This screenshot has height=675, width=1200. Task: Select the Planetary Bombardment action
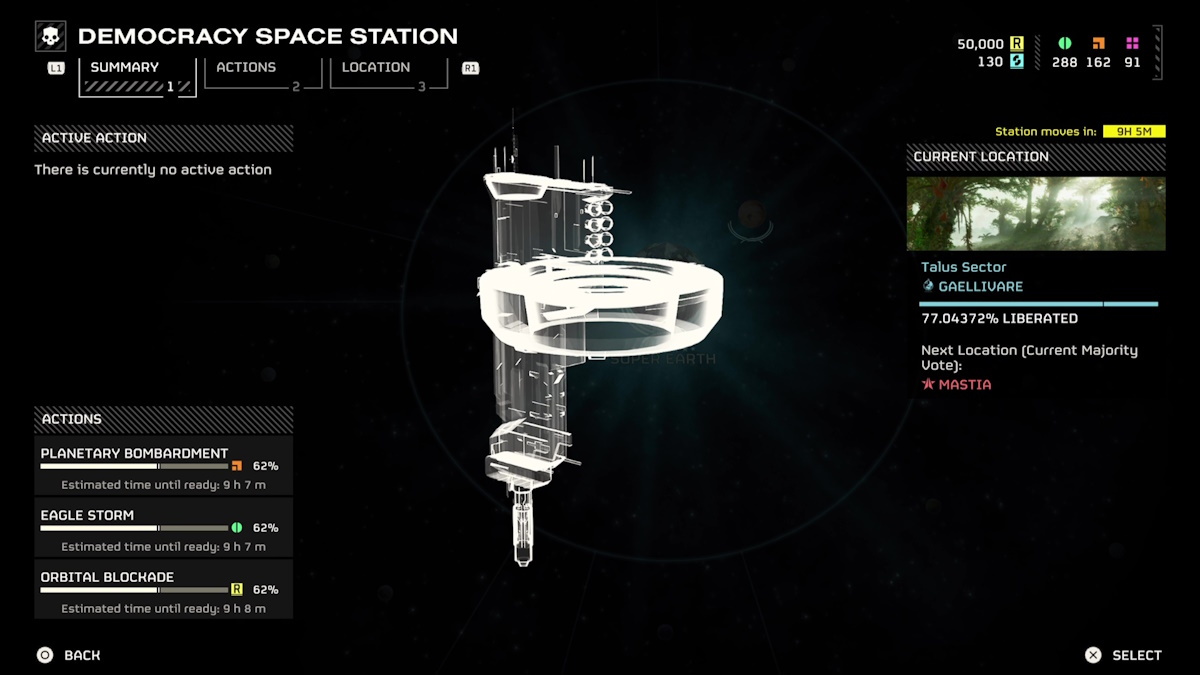[x=164, y=465]
